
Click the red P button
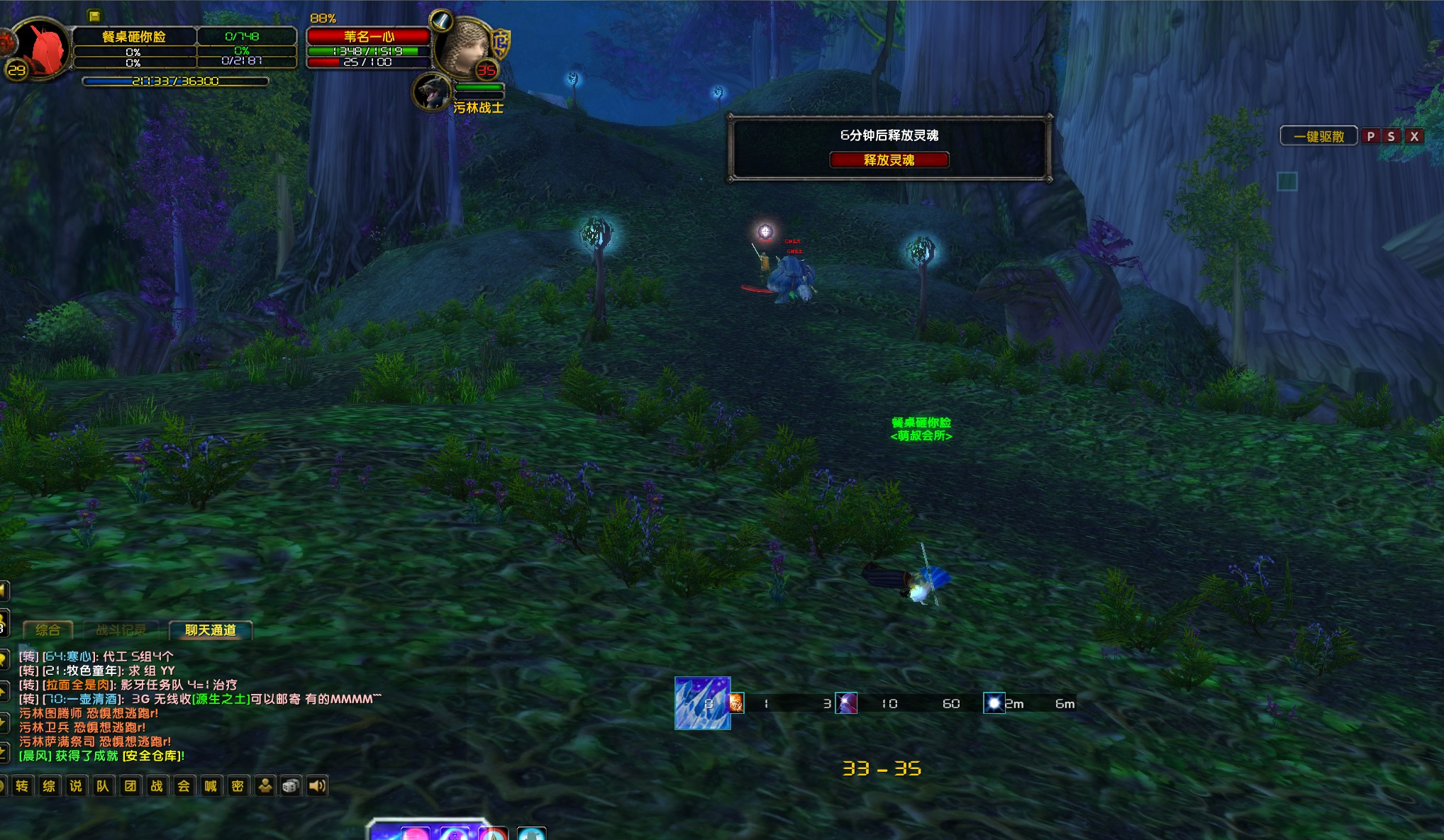pyautogui.click(x=1370, y=136)
